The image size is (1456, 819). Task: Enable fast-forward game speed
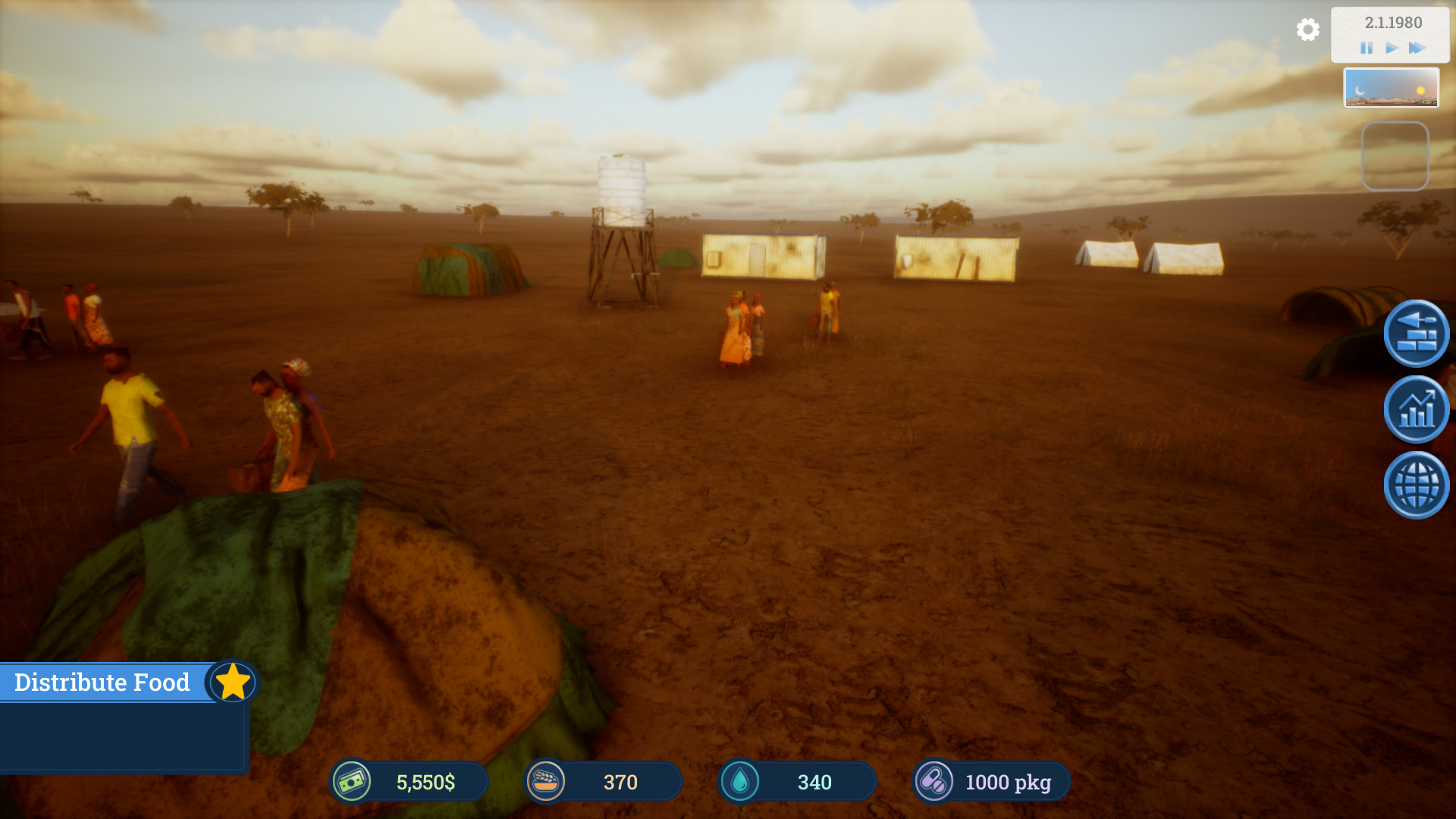pyautogui.click(x=1417, y=48)
